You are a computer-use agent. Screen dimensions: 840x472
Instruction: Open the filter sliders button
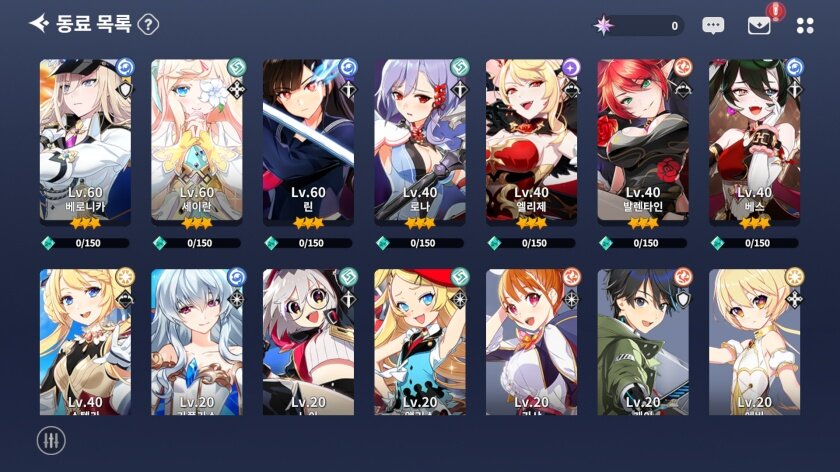(x=50, y=440)
